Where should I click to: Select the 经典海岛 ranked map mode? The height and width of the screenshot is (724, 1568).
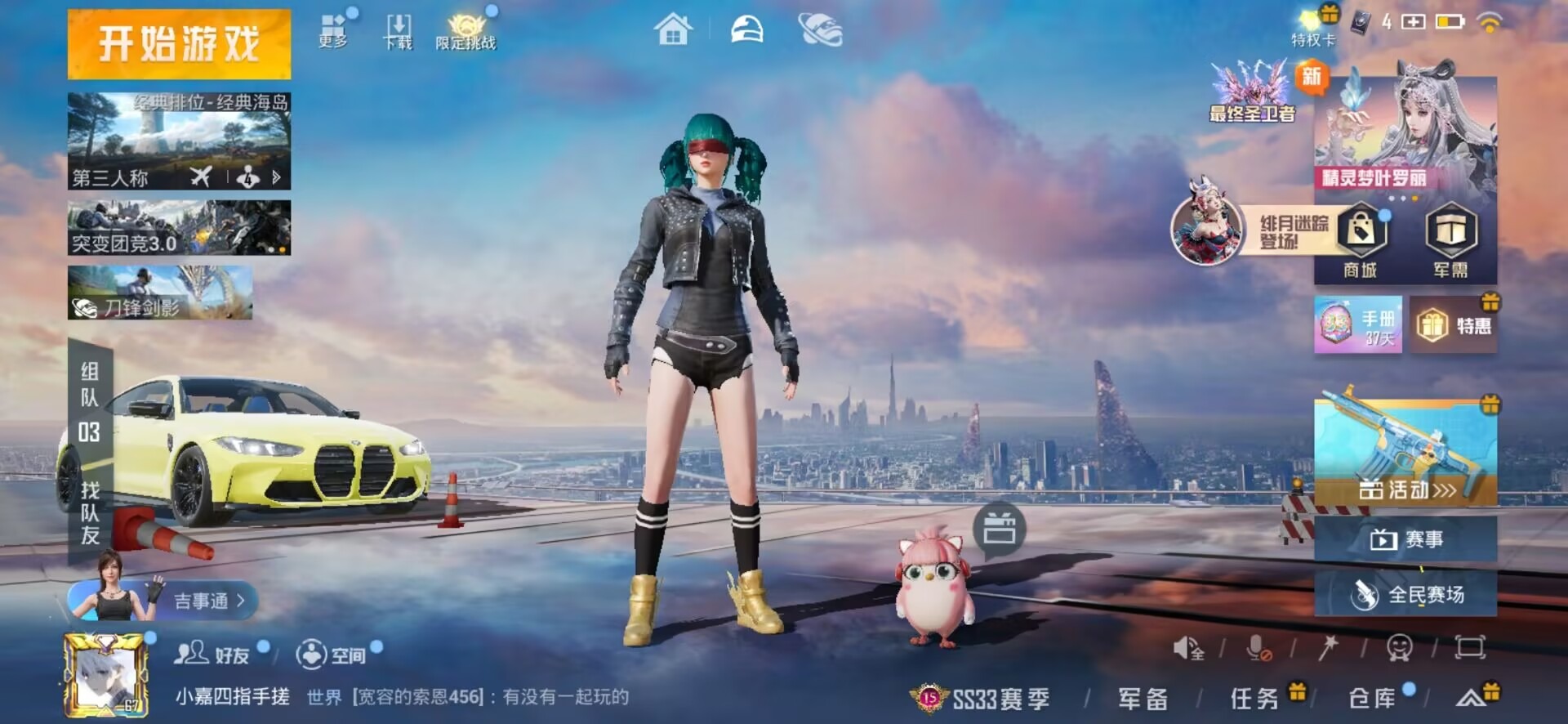tap(179, 141)
